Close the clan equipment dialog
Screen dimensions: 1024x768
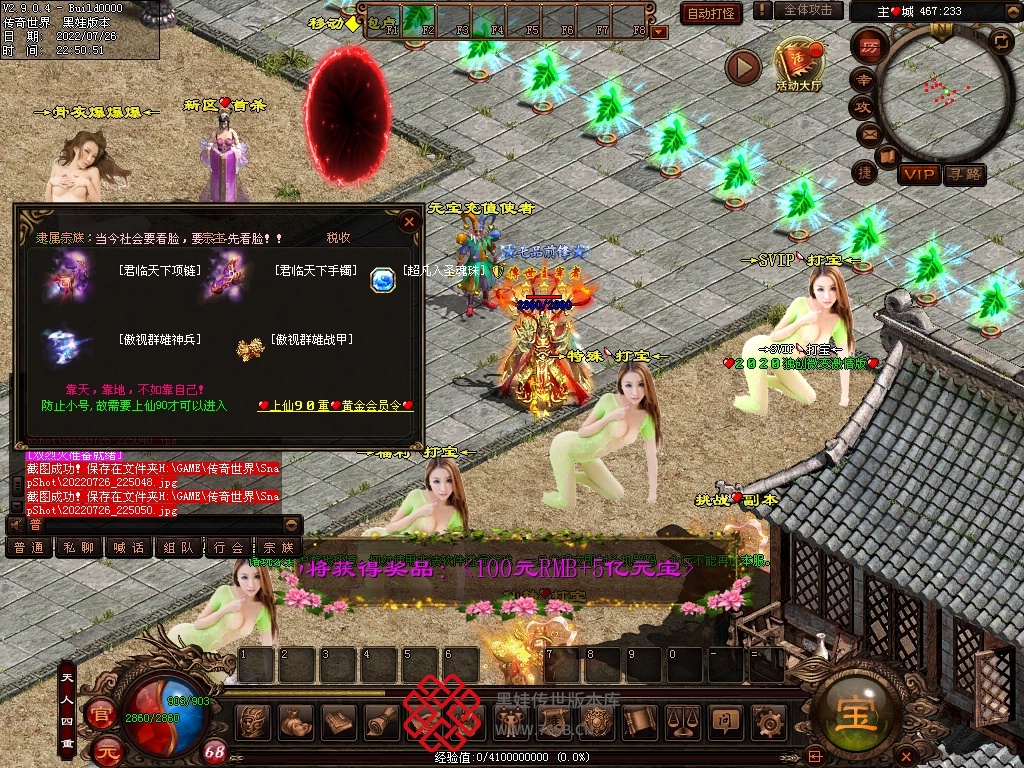(x=408, y=221)
